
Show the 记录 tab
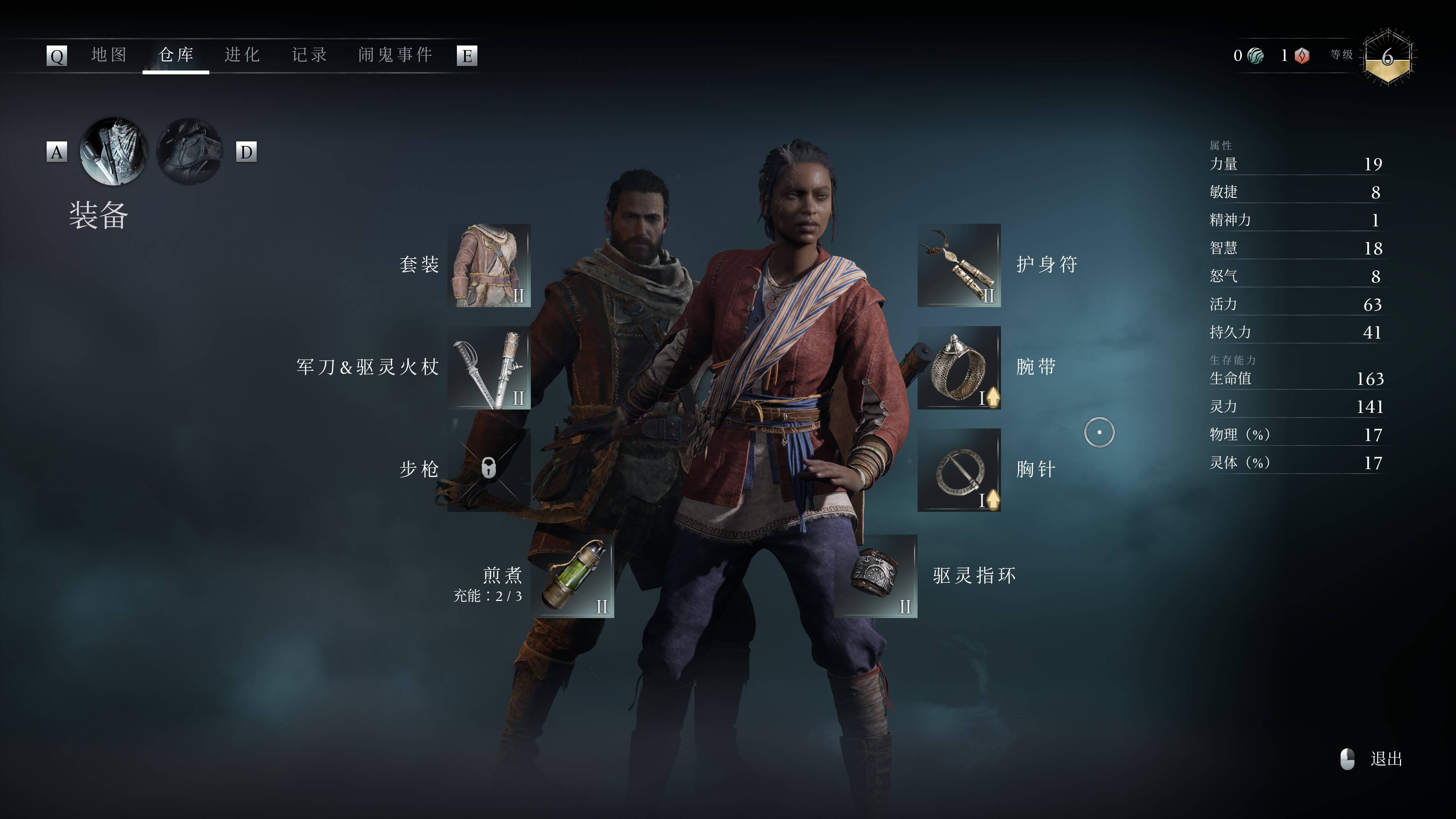[x=309, y=55]
